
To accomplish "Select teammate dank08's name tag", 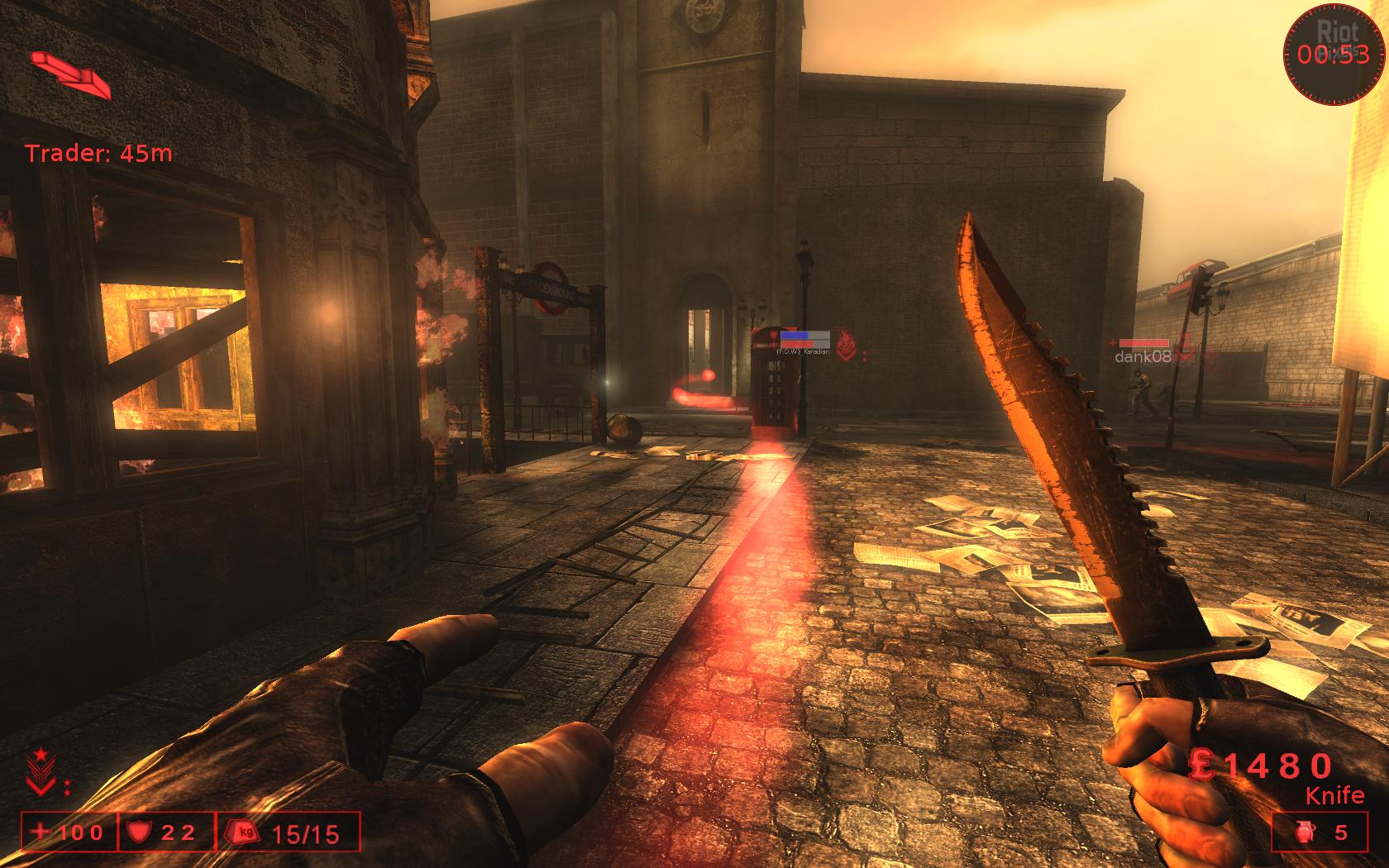I will [1142, 357].
